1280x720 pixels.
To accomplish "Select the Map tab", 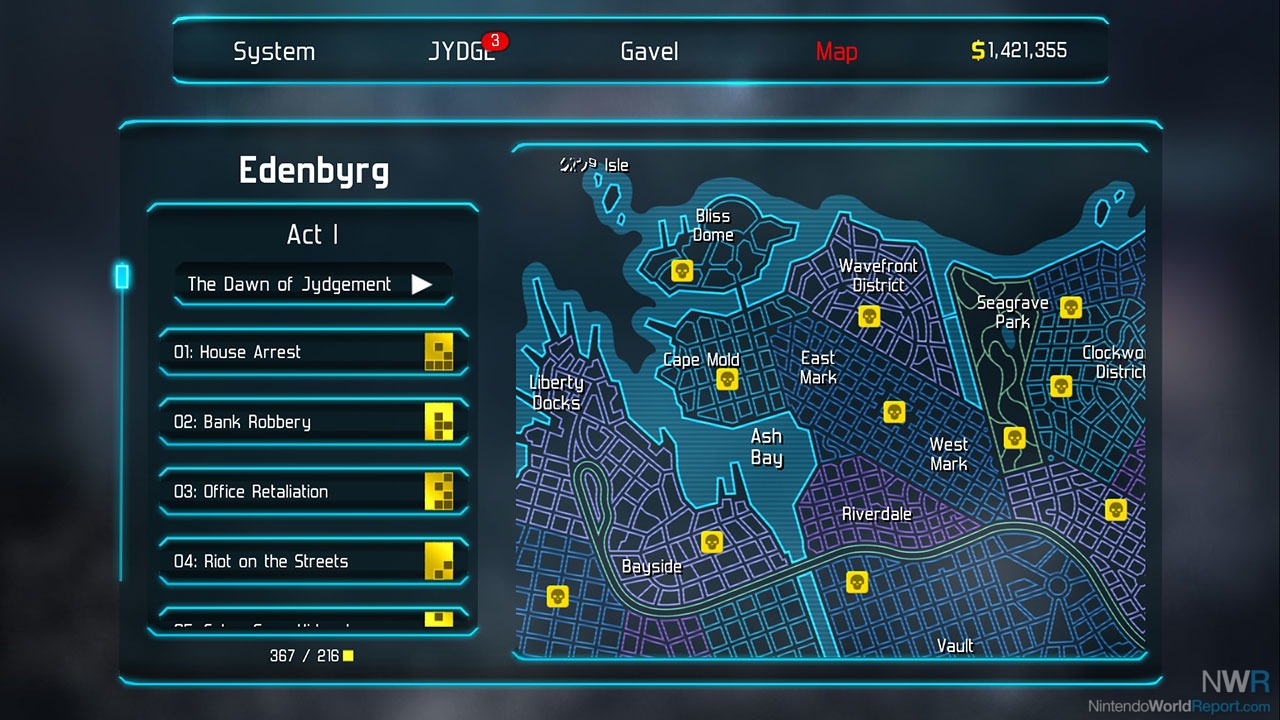I will [x=836, y=52].
